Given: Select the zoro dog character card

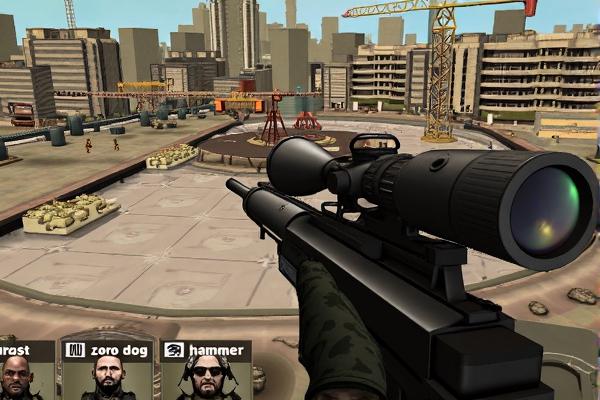Looking at the screenshot, I should 107,371.
